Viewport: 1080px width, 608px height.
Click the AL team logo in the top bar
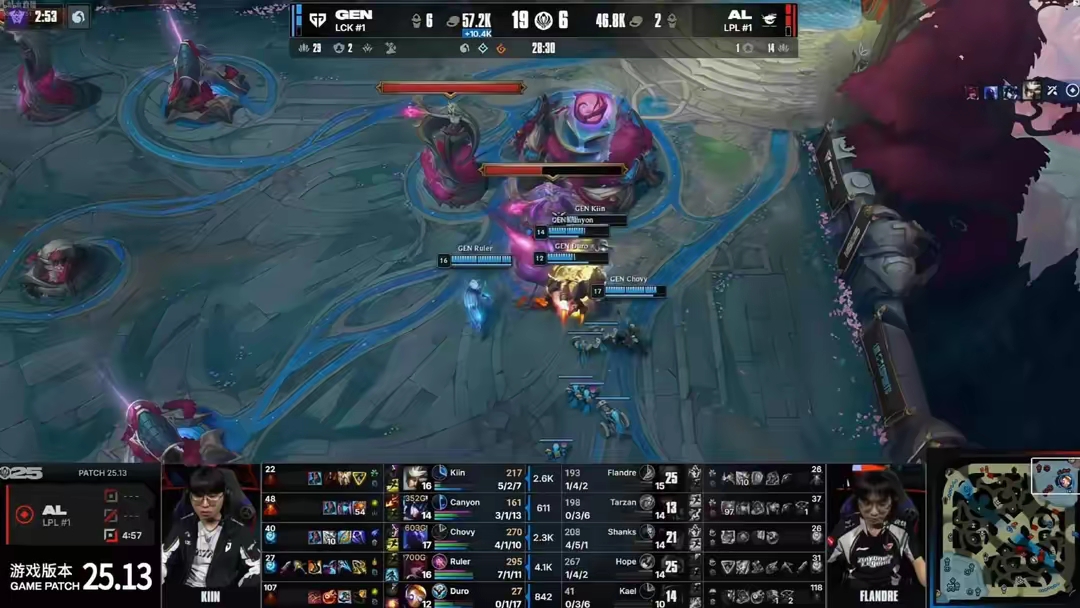(769, 19)
